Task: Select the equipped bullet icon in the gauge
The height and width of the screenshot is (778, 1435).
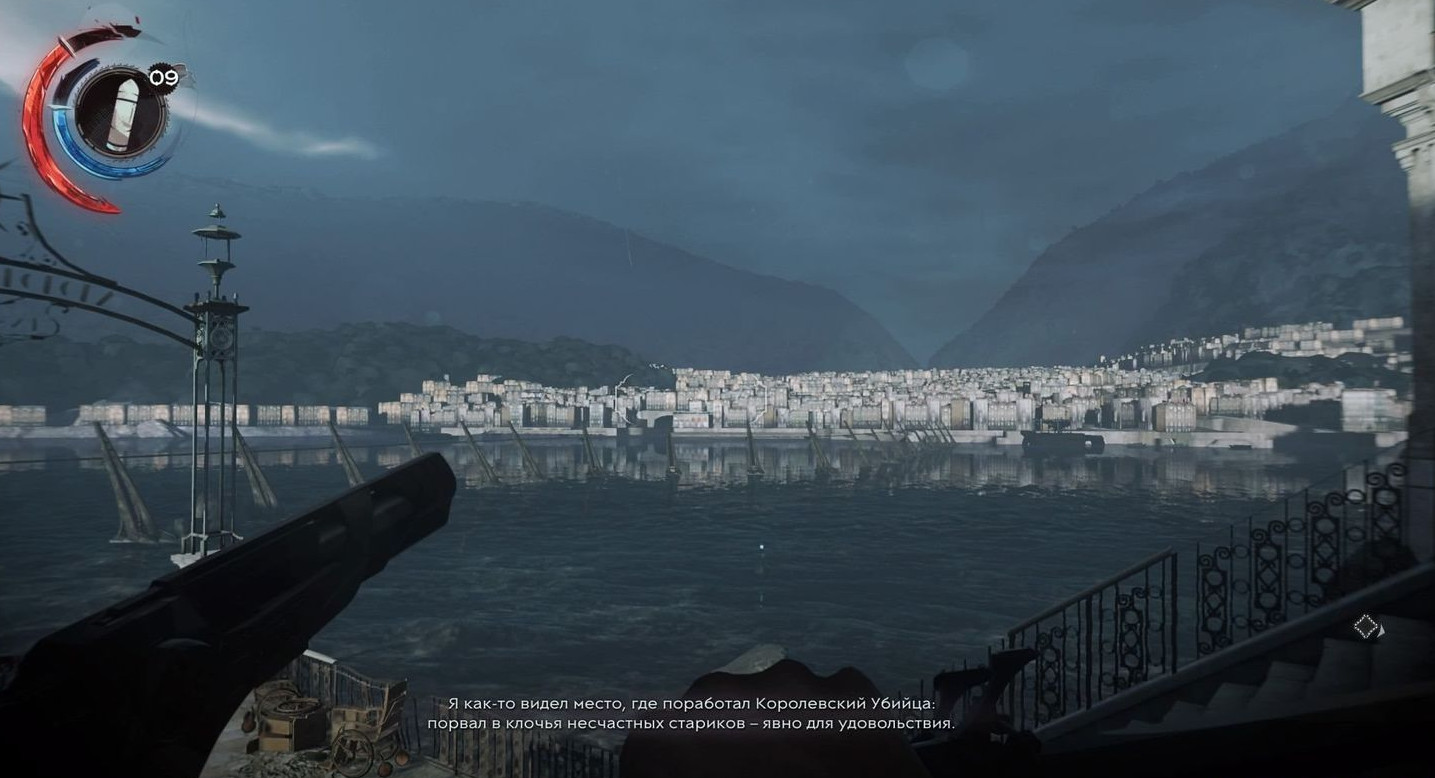Action: click(118, 113)
